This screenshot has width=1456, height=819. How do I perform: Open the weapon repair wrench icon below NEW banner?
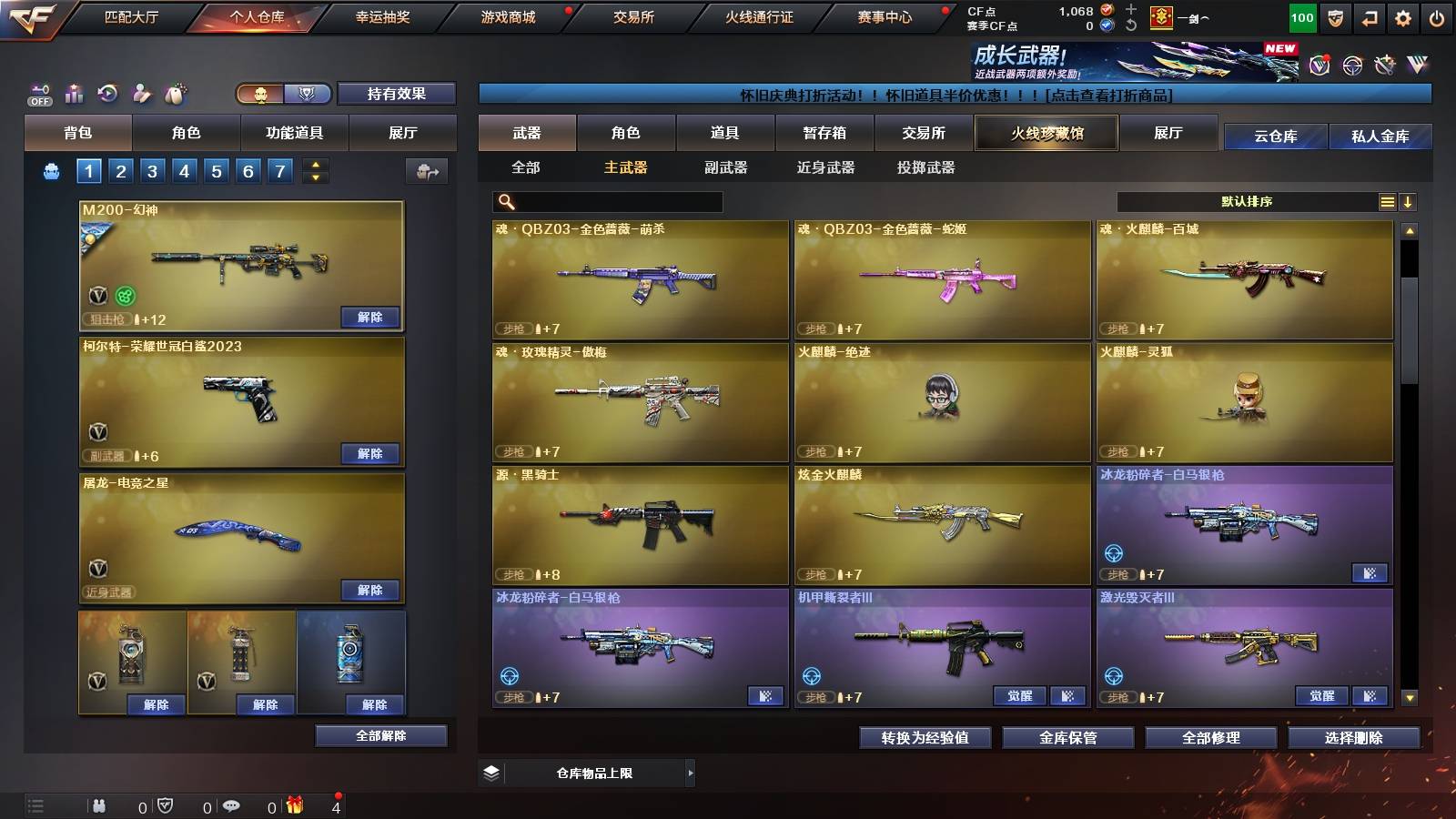(x=1384, y=66)
